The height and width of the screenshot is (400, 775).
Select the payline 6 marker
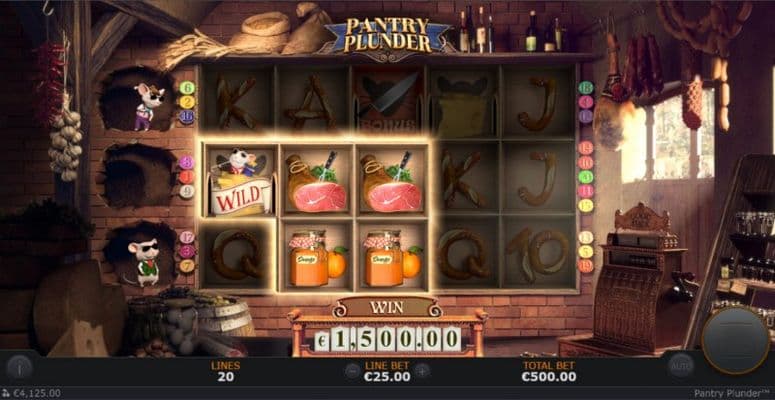coord(187,88)
